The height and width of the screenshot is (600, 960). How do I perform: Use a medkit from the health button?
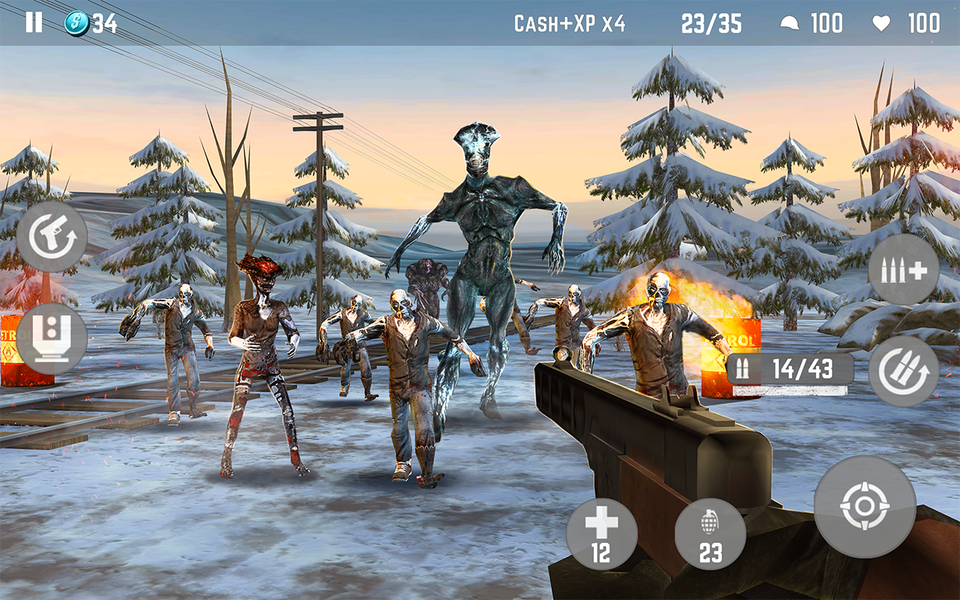click(602, 533)
